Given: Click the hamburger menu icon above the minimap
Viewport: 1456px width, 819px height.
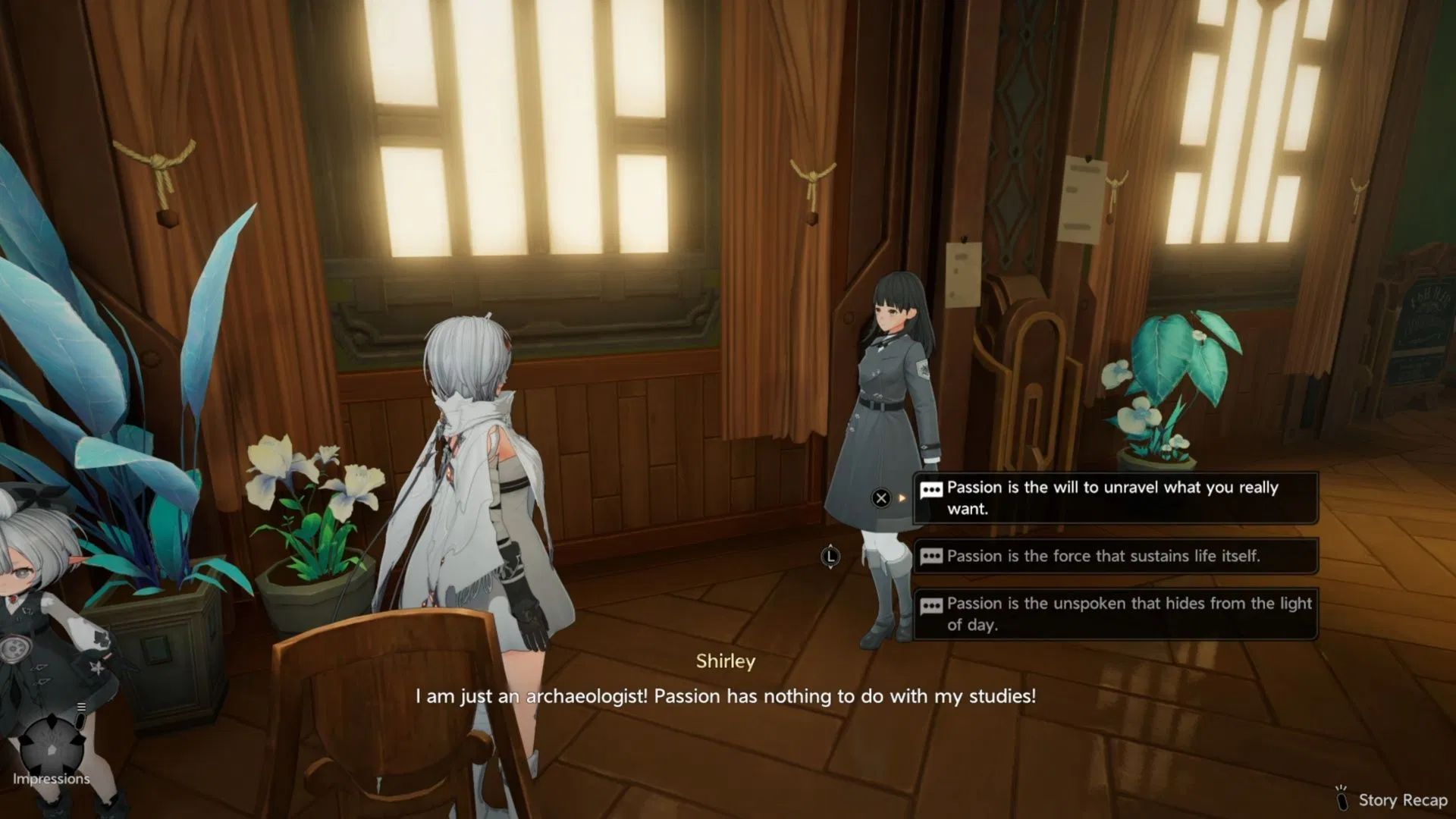Looking at the screenshot, I should [x=81, y=707].
